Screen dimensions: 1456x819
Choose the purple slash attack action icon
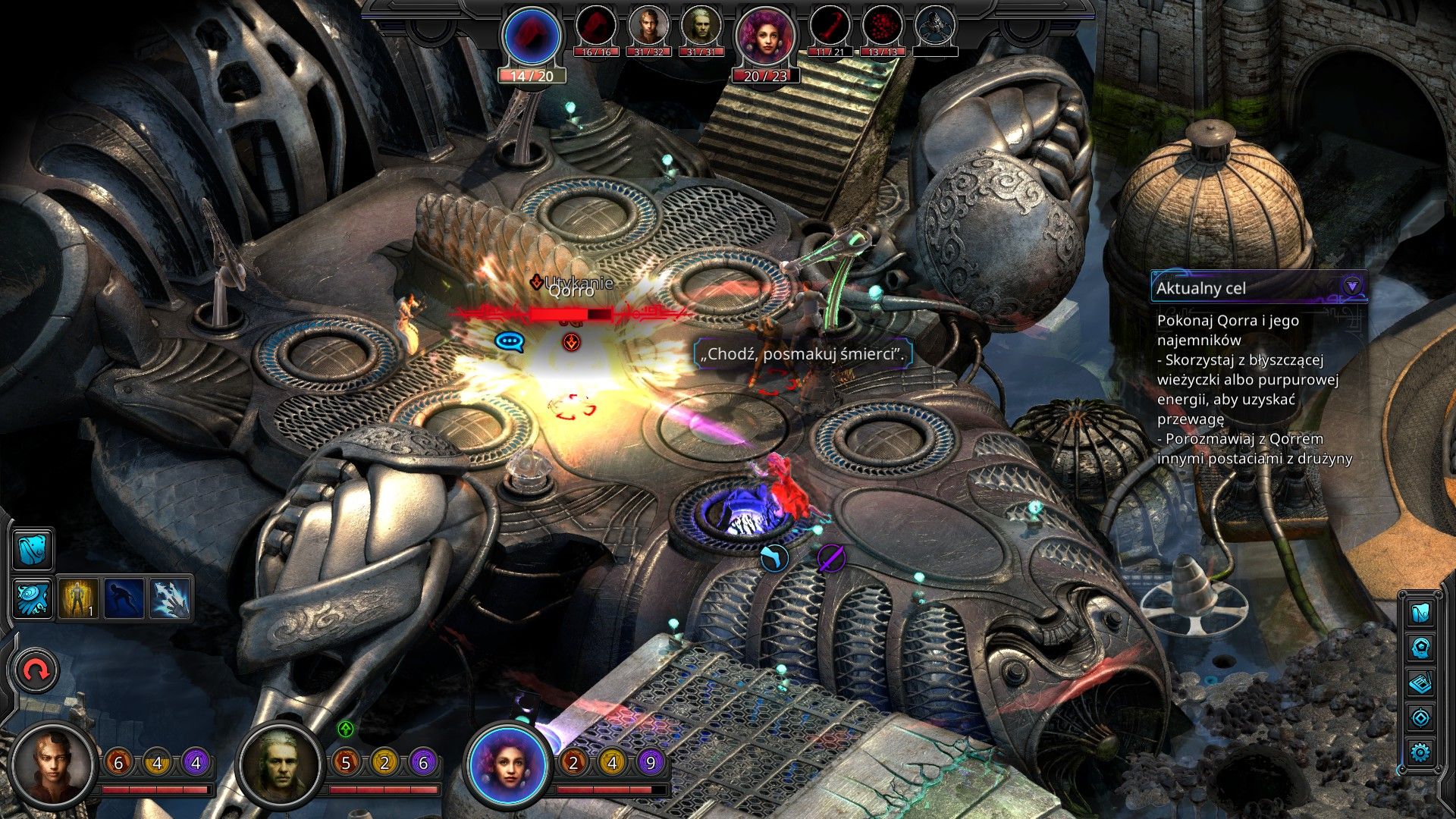click(831, 559)
